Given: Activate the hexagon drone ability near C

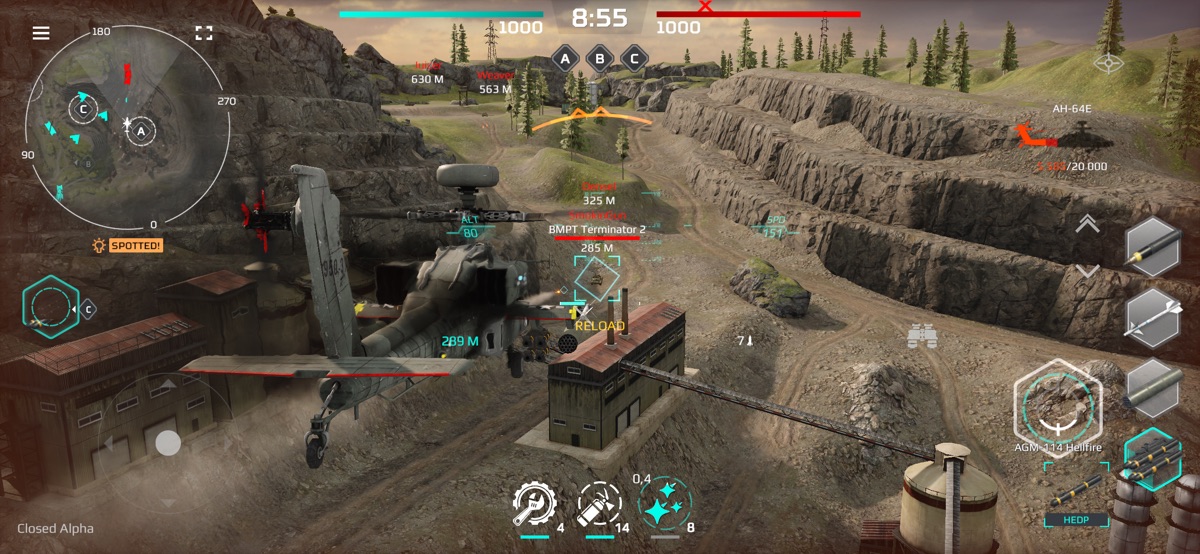Looking at the screenshot, I should [x=50, y=308].
